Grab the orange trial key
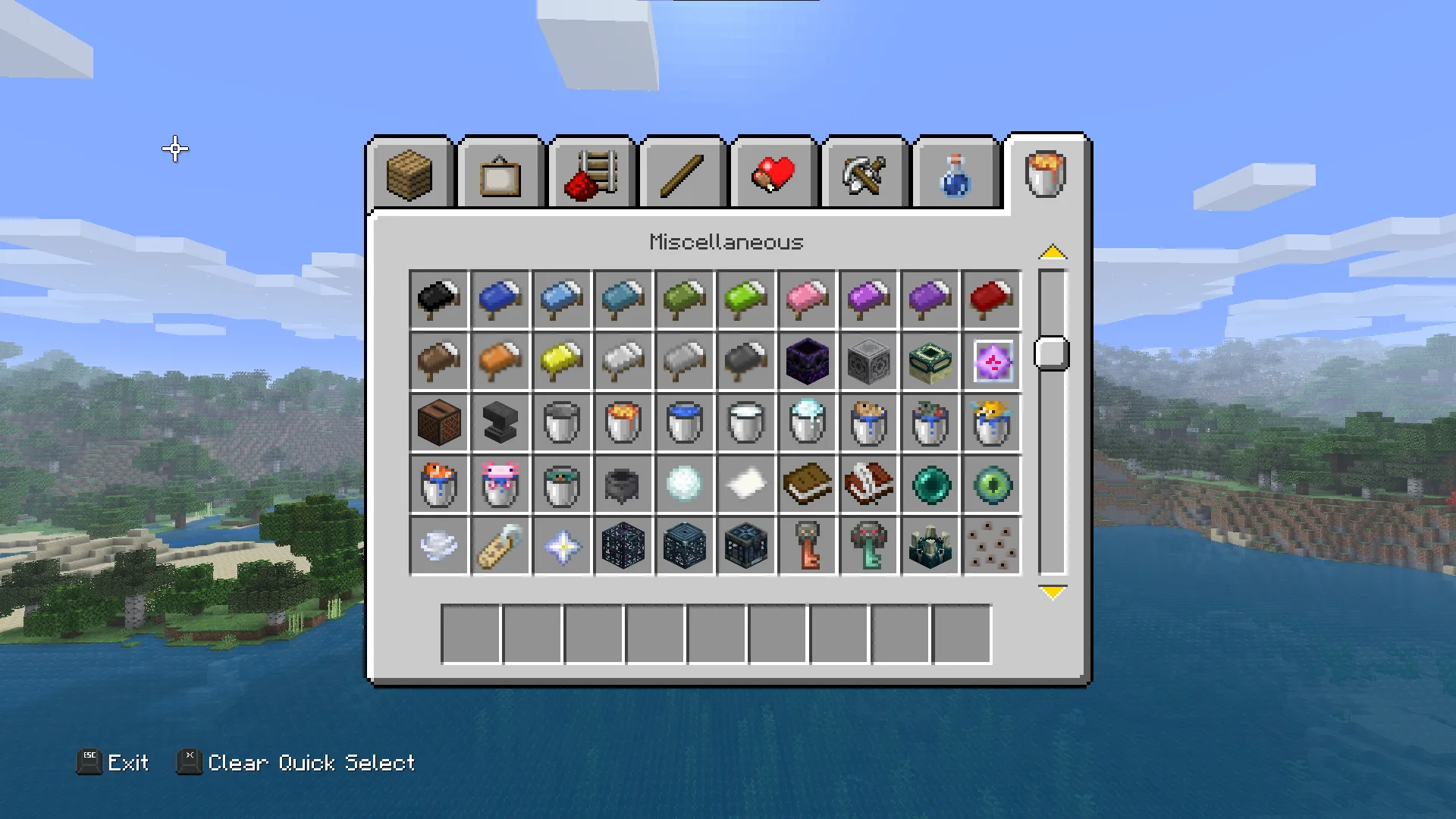Screen dimensions: 1456x819 click(x=808, y=546)
